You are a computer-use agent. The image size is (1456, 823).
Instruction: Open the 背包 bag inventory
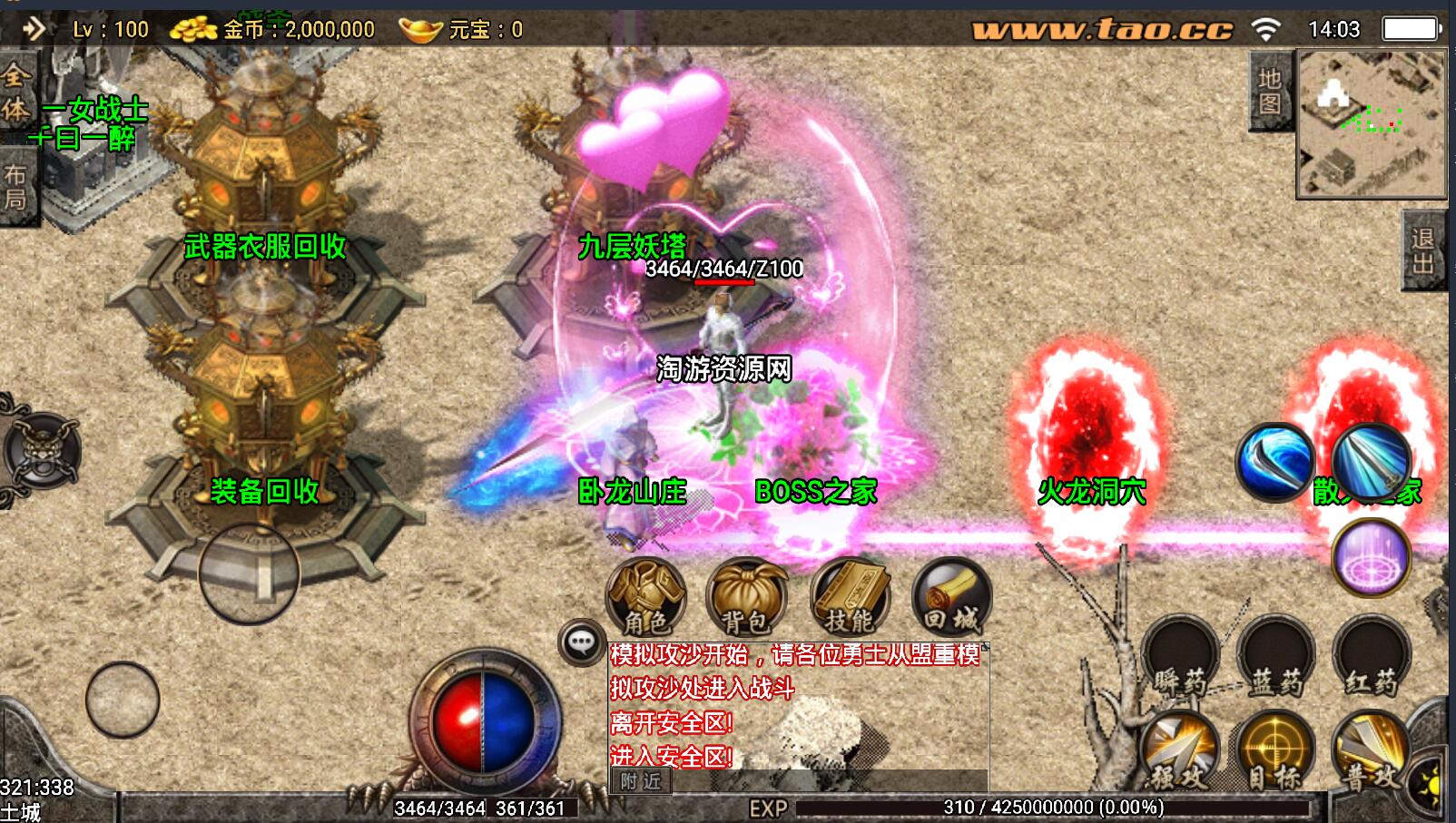pos(747,597)
